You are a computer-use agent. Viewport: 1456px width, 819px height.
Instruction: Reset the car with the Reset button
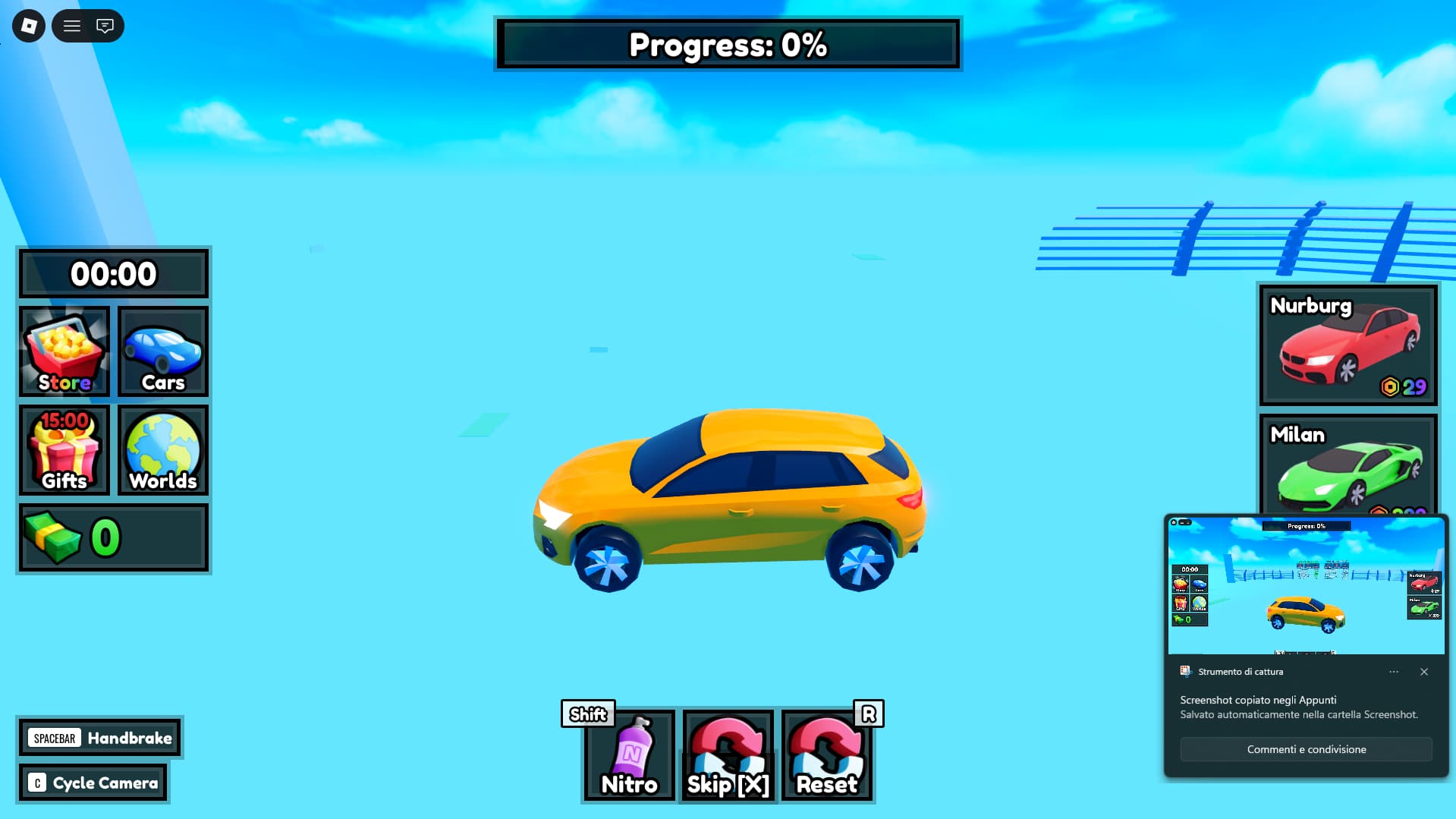[x=827, y=756]
